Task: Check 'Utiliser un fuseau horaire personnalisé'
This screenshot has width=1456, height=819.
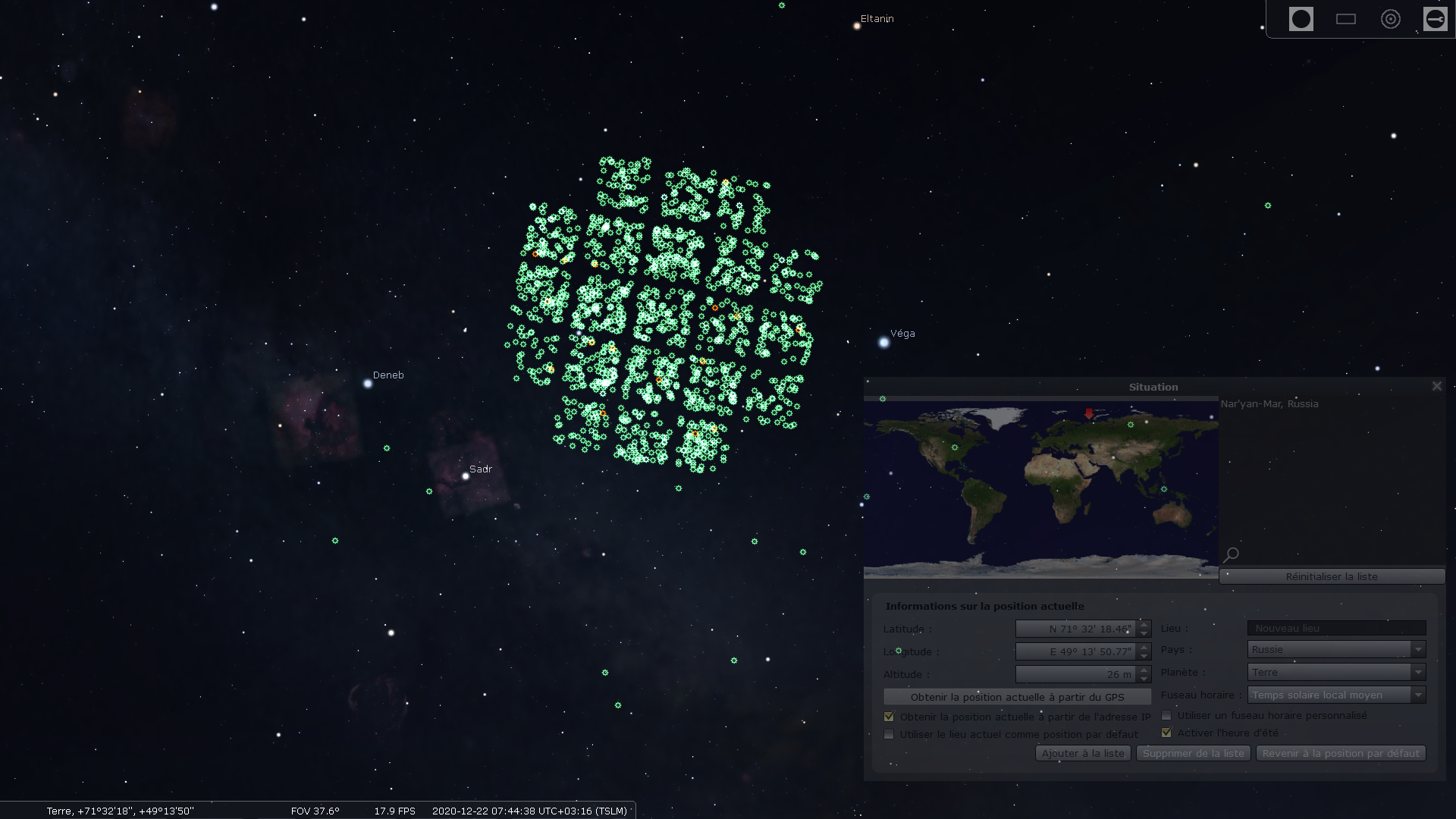Action: click(x=1166, y=714)
